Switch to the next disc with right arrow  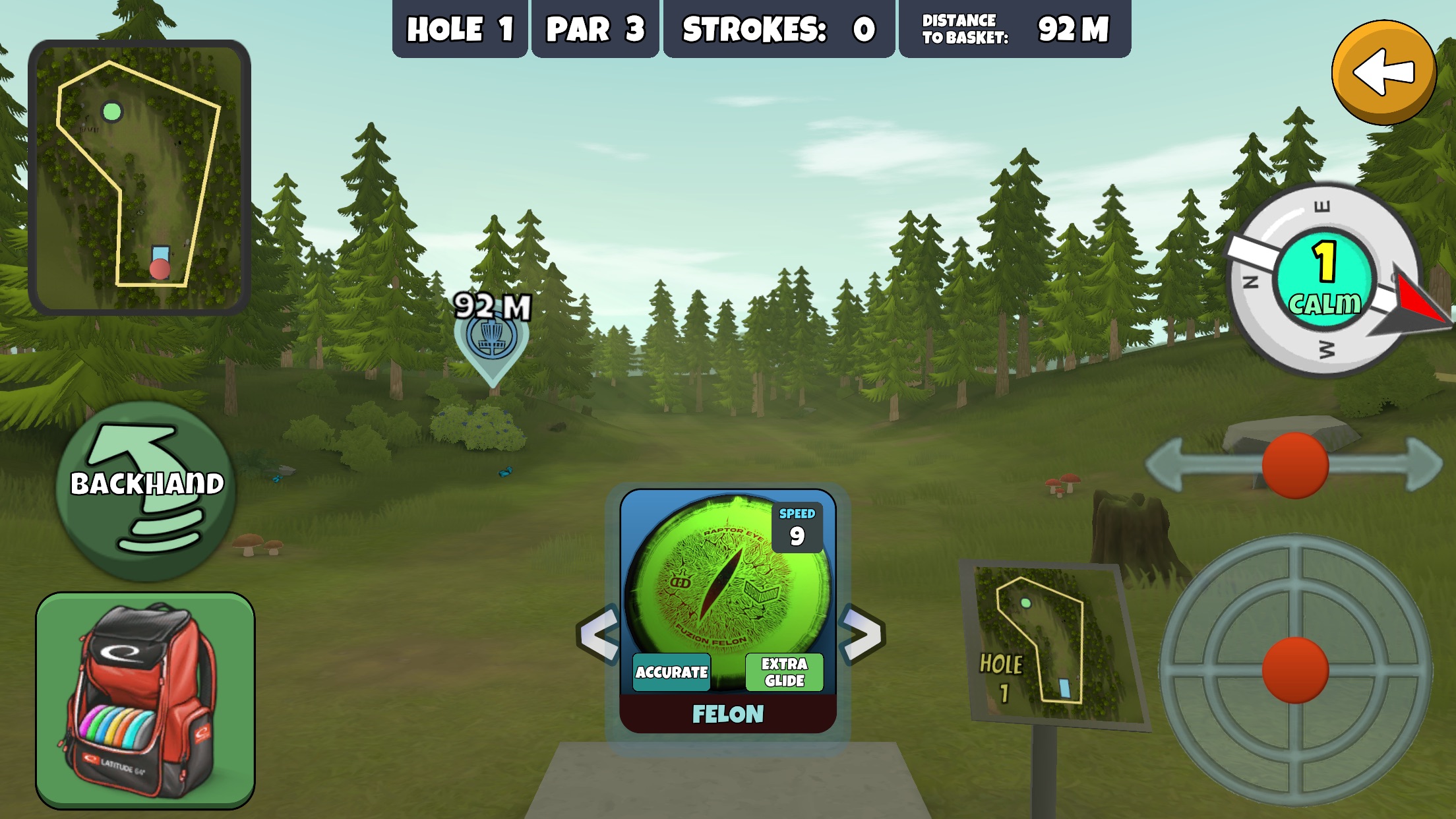(862, 634)
